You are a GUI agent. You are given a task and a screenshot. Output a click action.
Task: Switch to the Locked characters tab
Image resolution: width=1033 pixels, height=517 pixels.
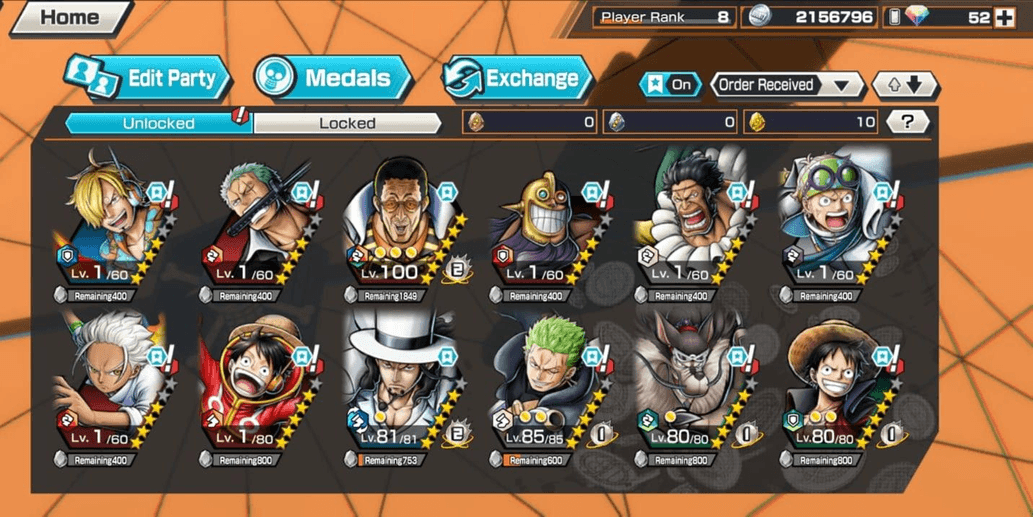coord(347,123)
